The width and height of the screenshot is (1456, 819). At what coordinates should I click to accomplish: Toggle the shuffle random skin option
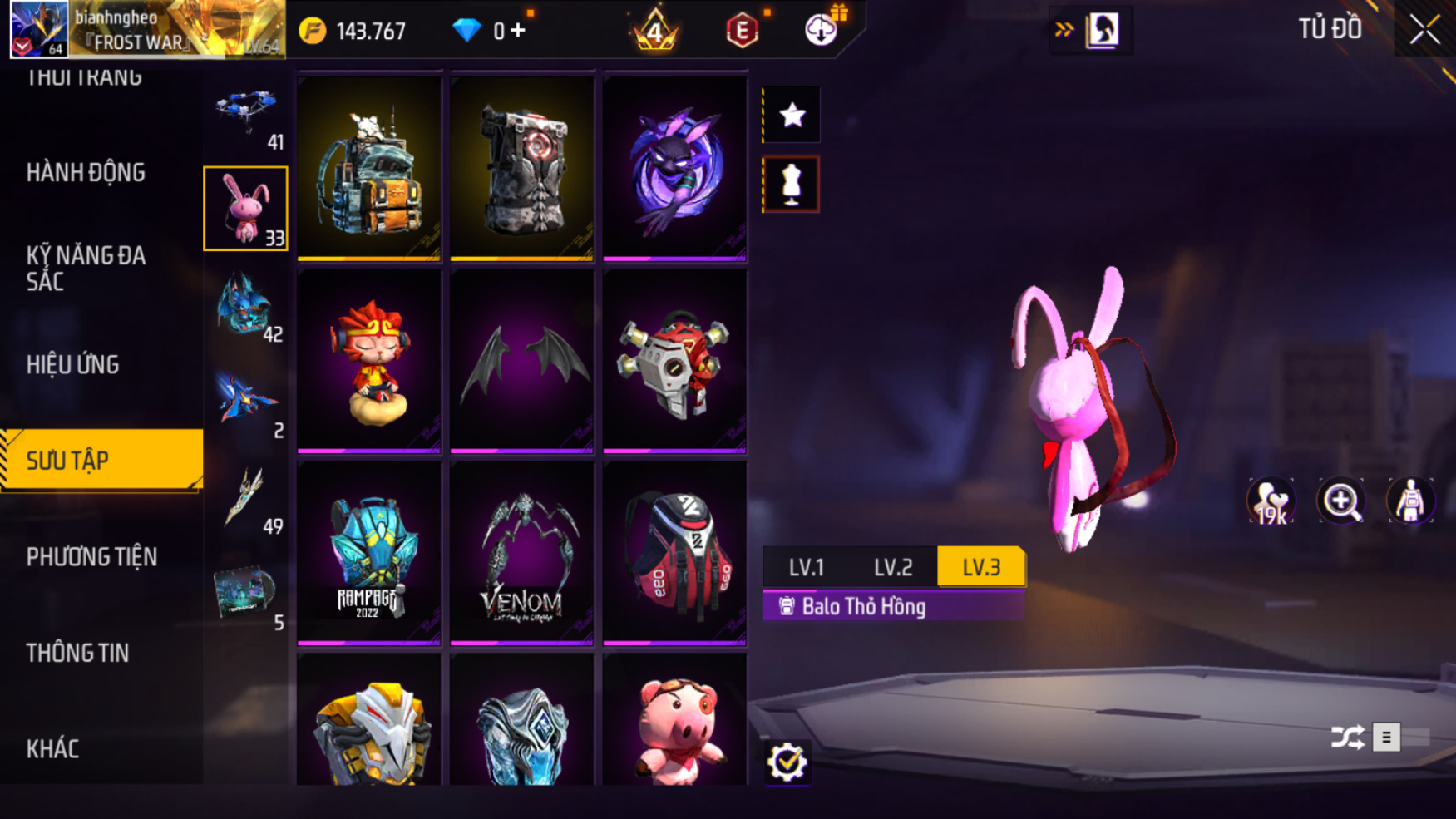click(1347, 737)
